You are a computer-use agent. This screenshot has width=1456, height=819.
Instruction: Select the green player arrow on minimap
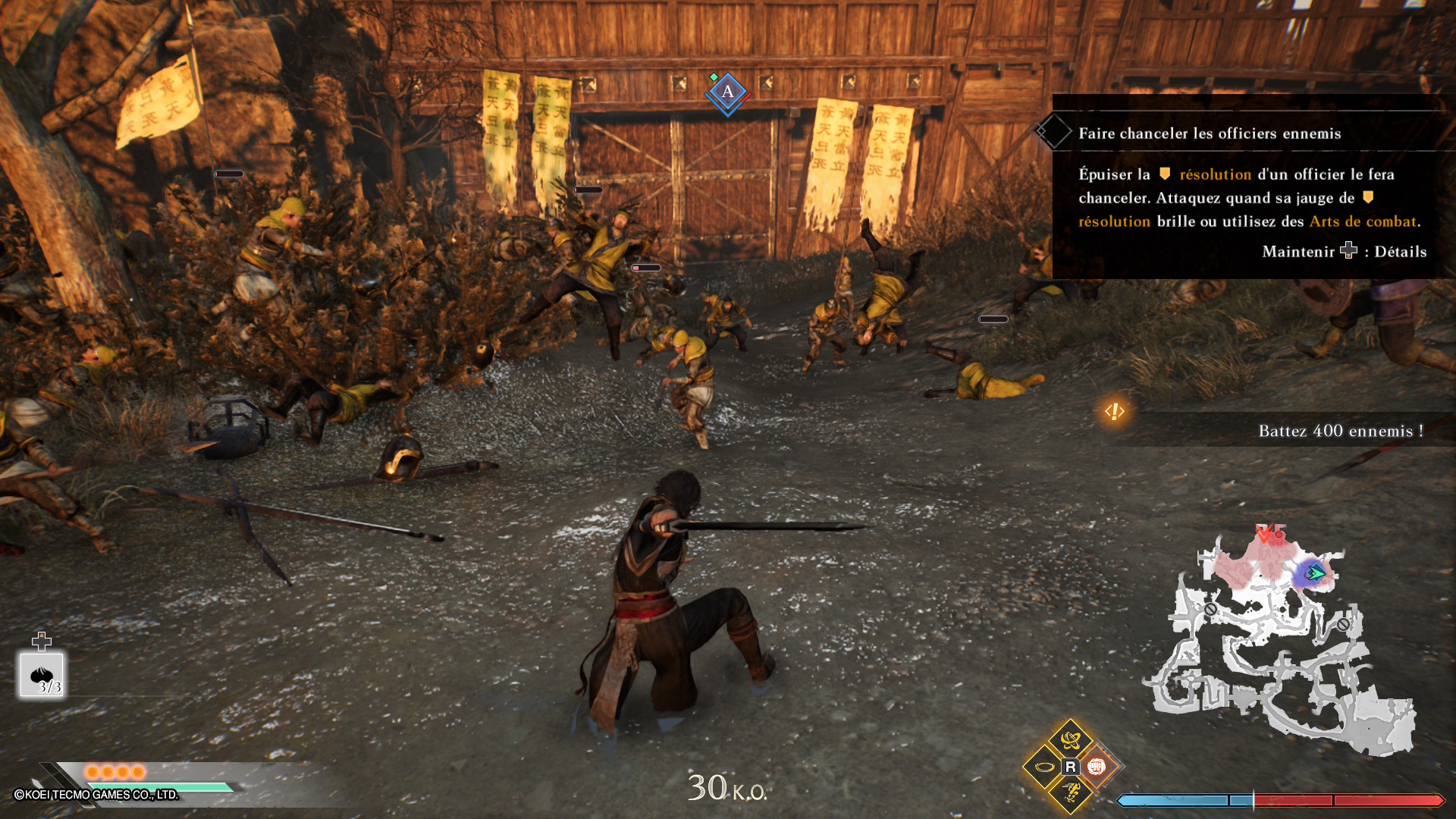tap(1316, 573)
